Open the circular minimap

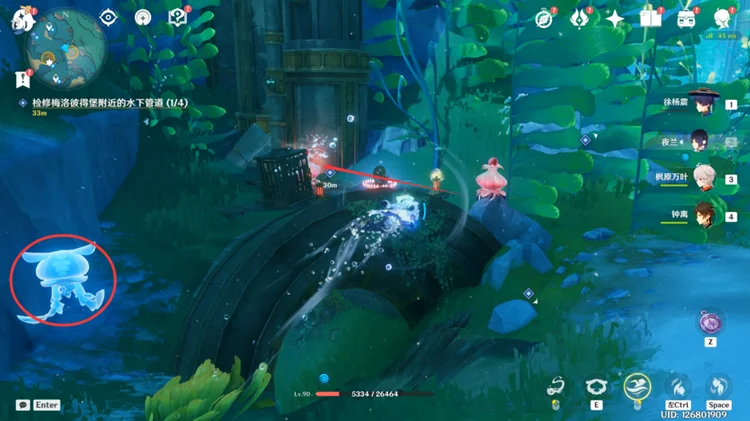[x=67, y=43]
